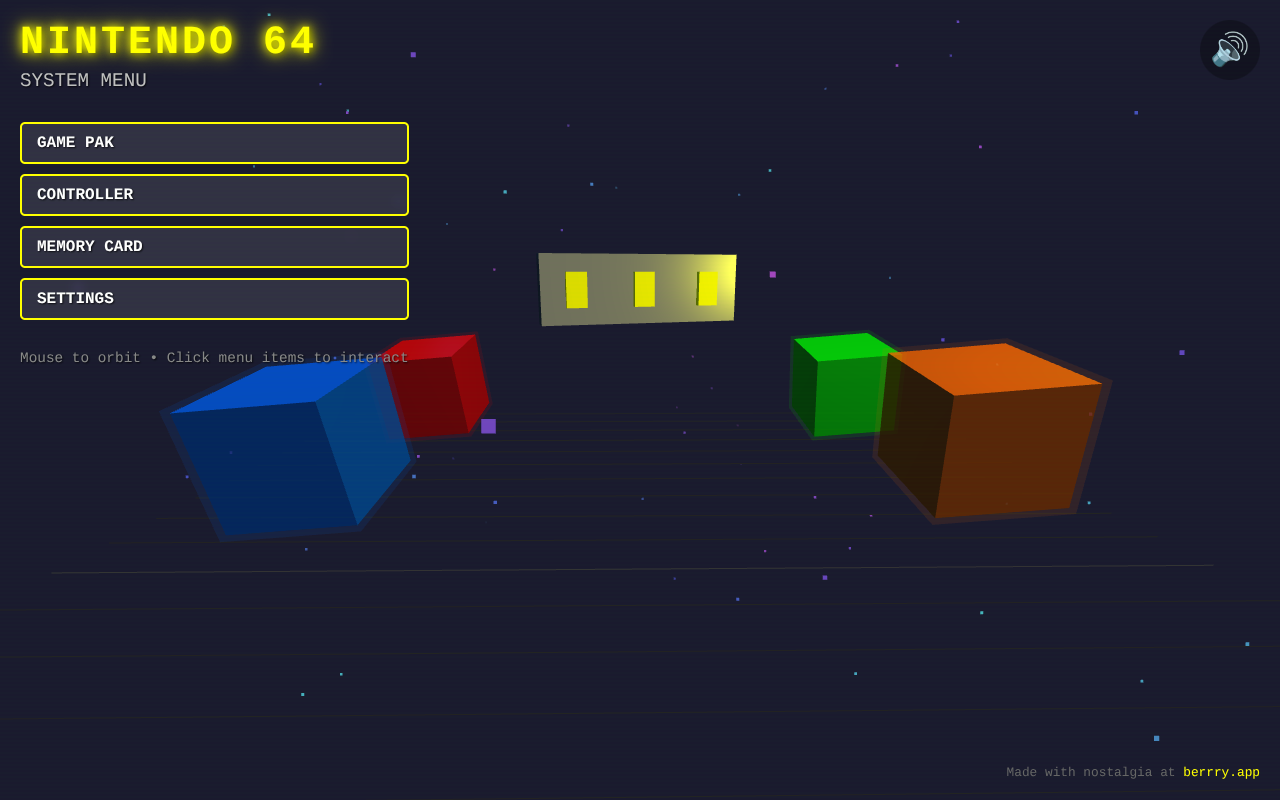
Task: Click the speaker icon in the top-right circle
Action: [1229, 50]
